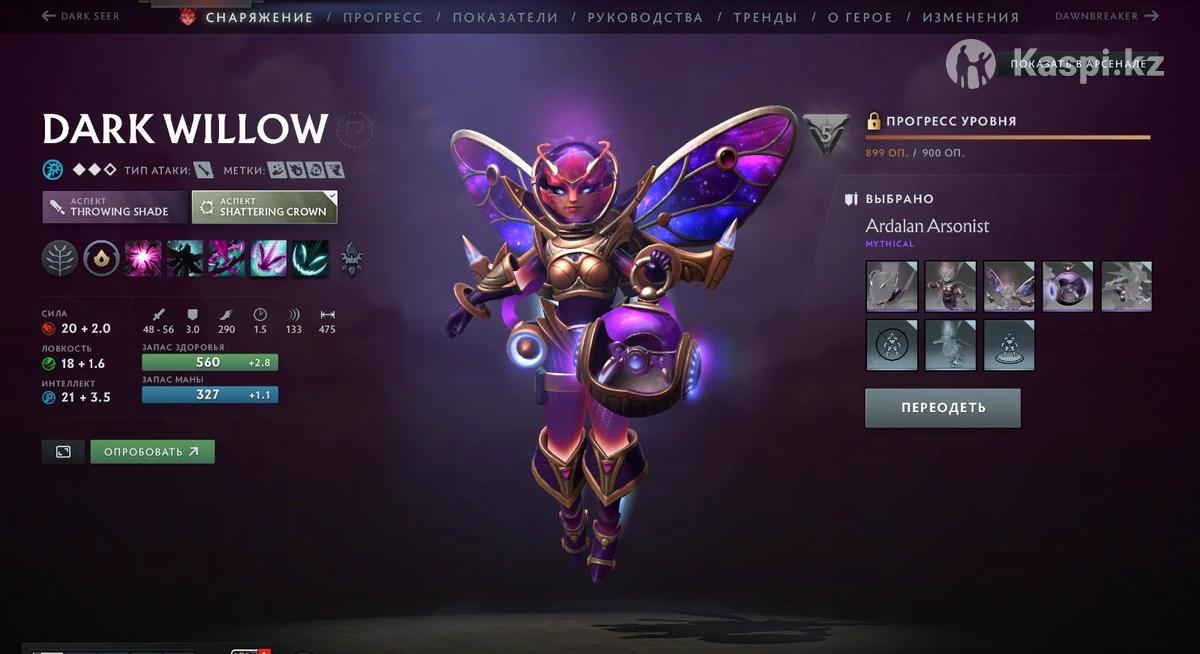
Task: Open the Руководства tab
Action: point(645,17)
